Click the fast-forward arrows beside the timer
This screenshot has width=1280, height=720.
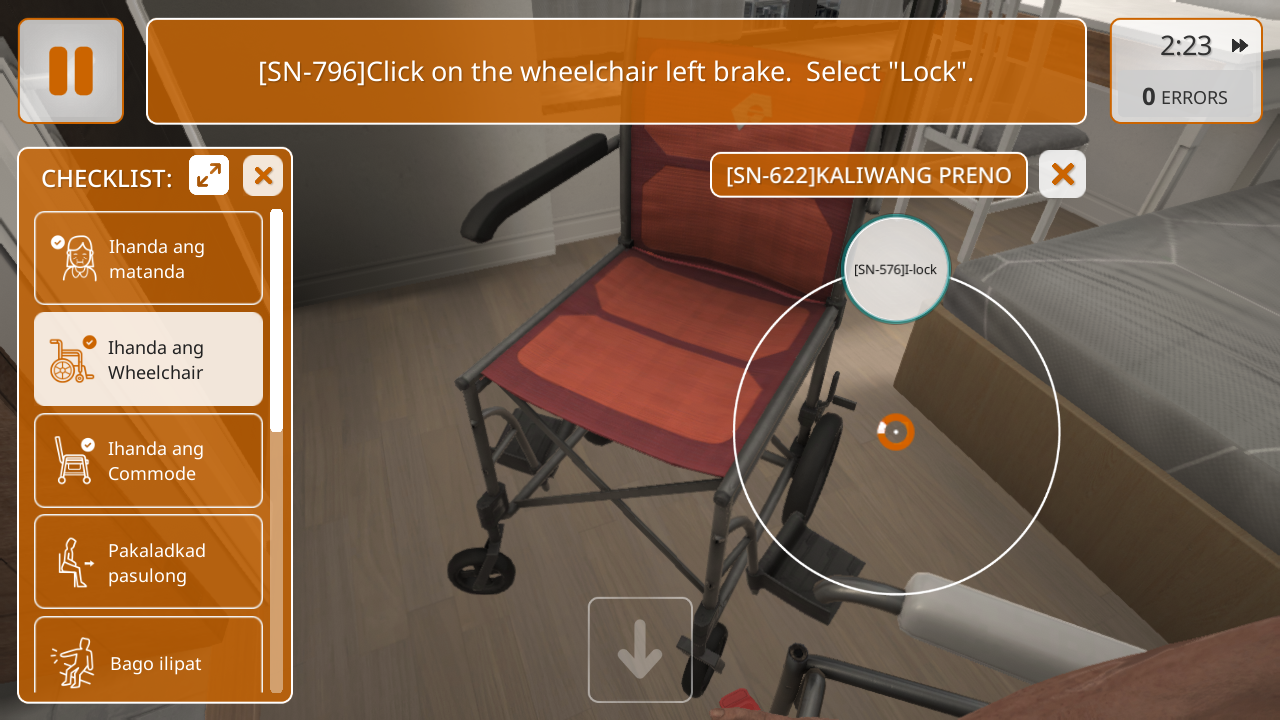coord(1240,46)
